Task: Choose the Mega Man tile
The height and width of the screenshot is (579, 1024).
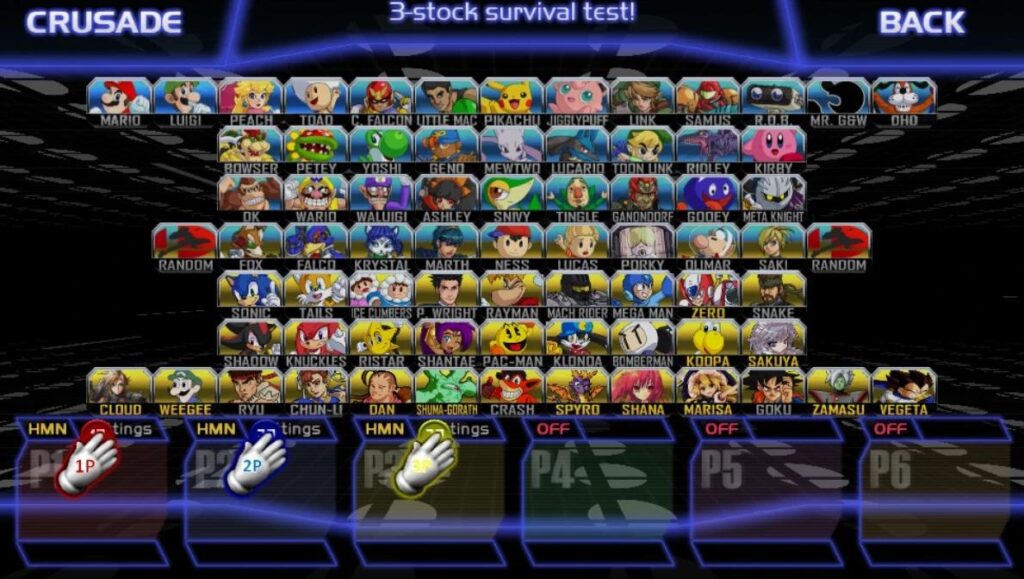Action: click(643, 291)
